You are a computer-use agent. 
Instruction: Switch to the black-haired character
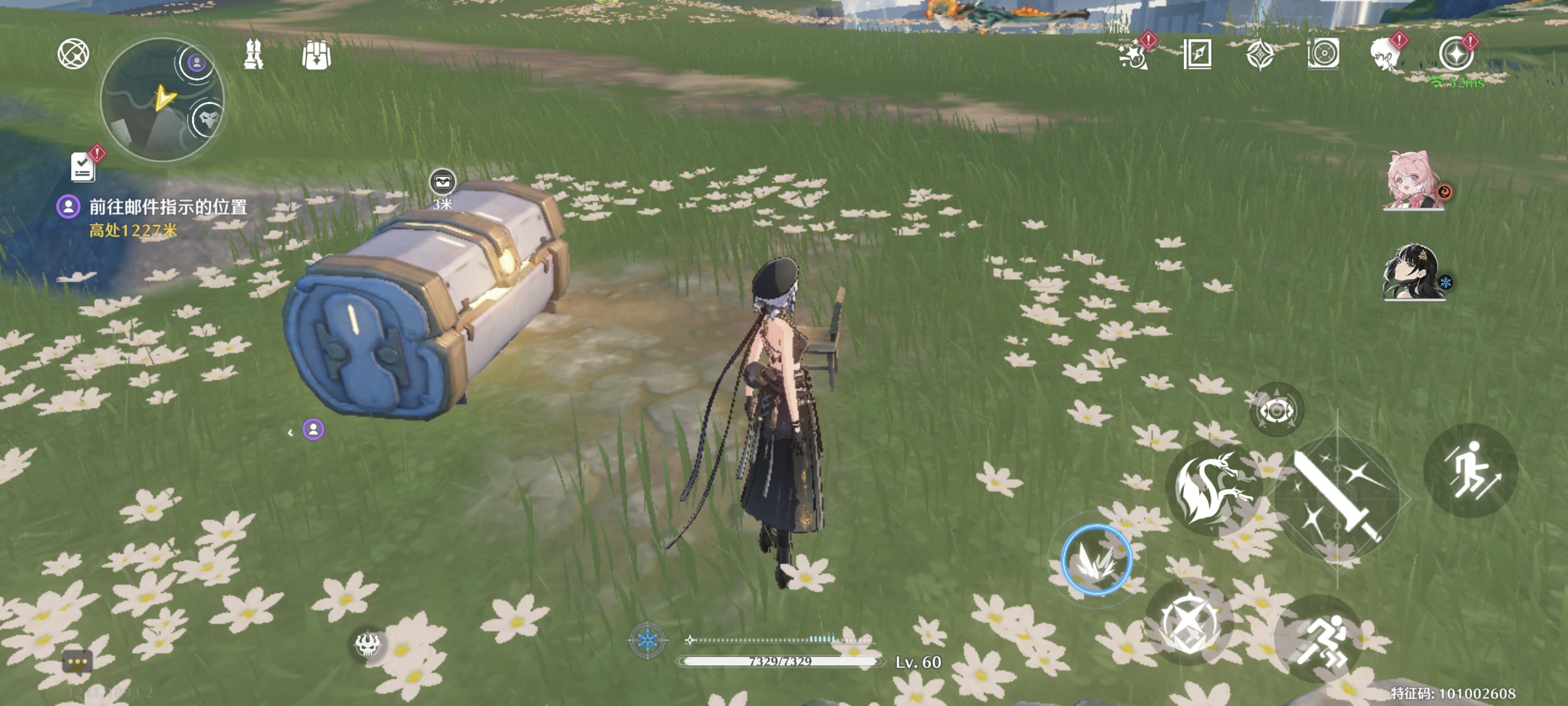click(x=1413, y=272)
